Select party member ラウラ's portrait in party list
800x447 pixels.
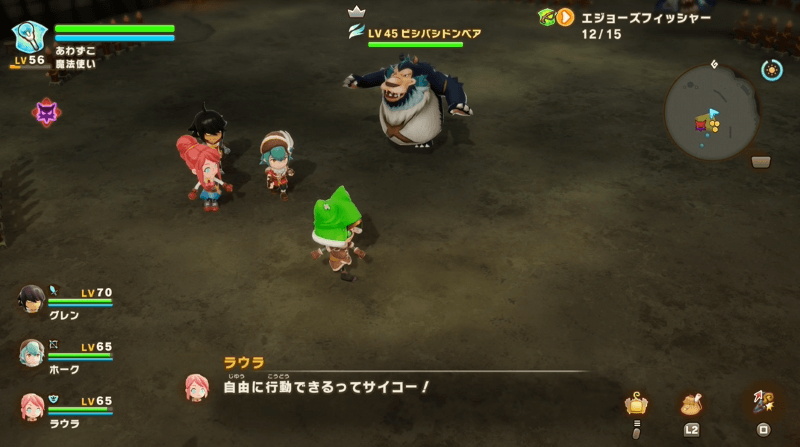point(32,406)
